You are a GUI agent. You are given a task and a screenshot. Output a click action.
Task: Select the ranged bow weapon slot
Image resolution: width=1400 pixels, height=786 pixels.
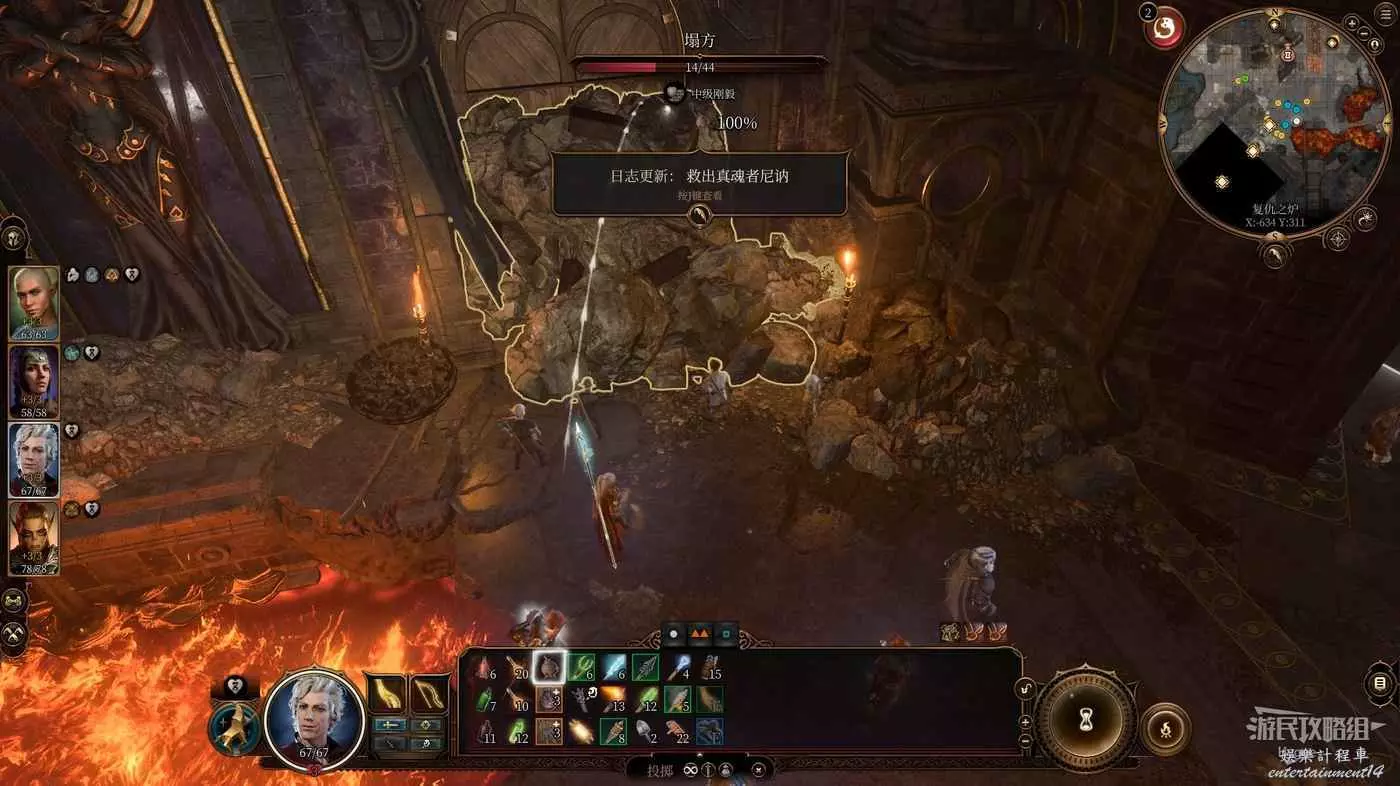click(x=428, y=692)
